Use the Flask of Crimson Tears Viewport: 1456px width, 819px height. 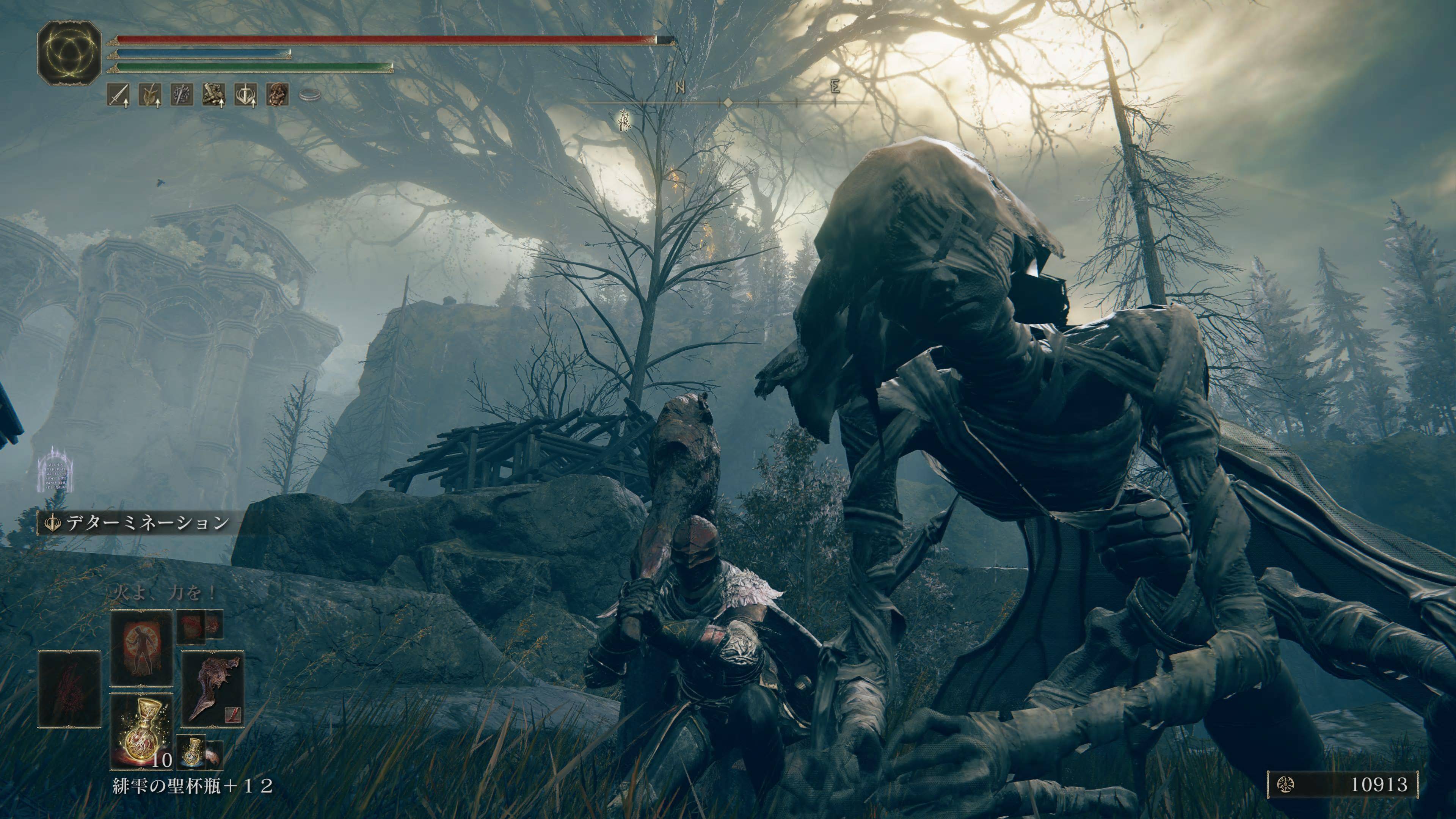point(141,730)
